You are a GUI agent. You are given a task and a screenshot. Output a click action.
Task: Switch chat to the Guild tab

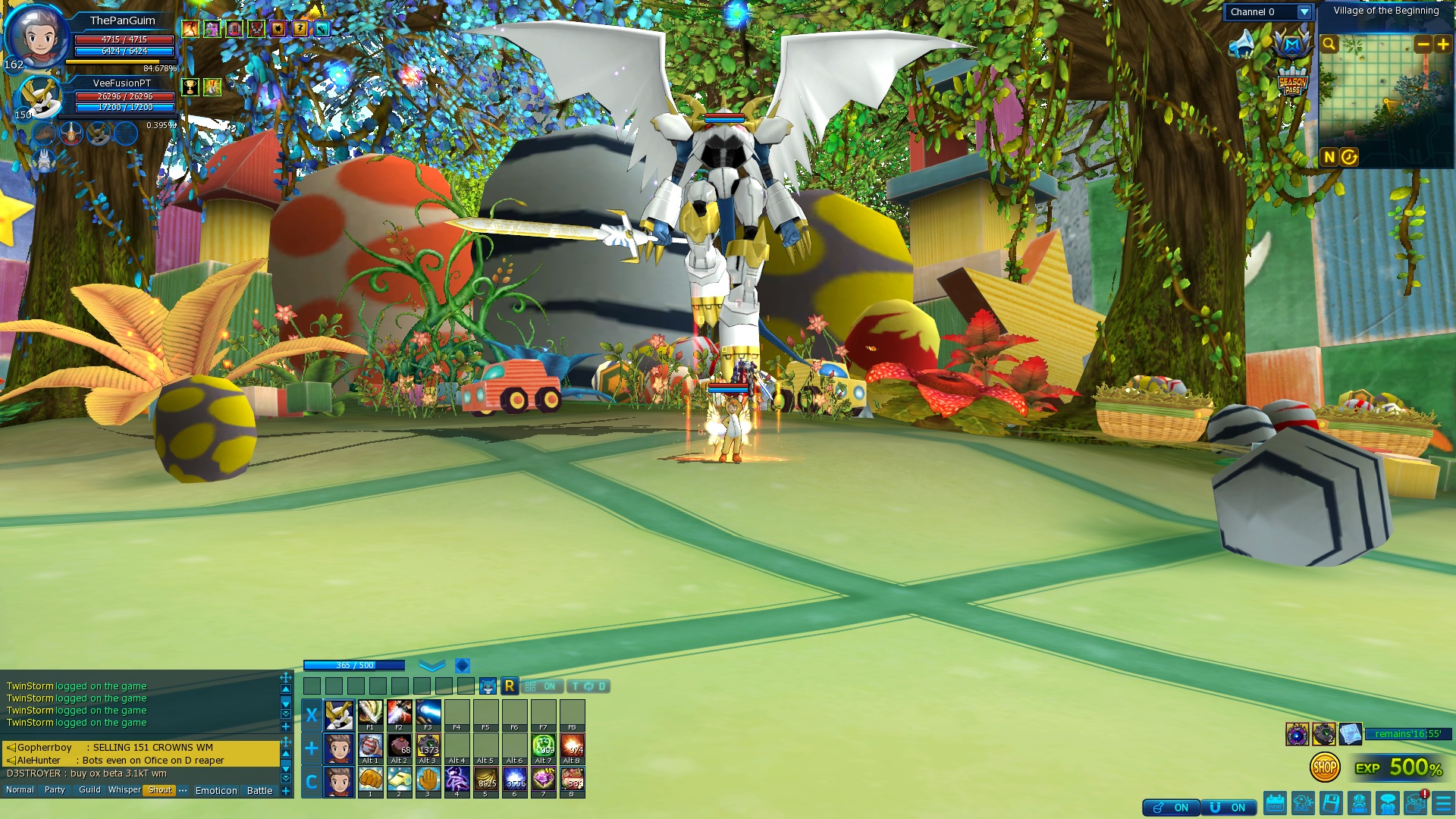pyautogui.click(x=89, y=790)
